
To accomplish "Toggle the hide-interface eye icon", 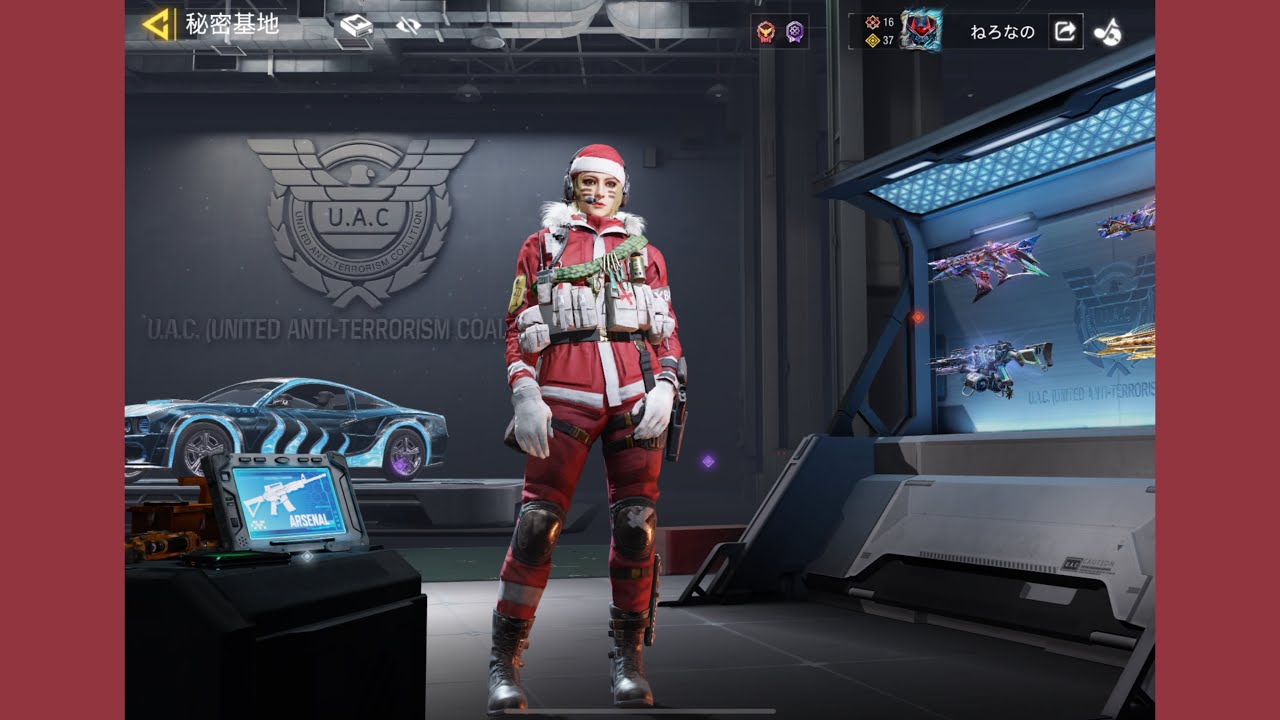I will (x=408, y=27).
